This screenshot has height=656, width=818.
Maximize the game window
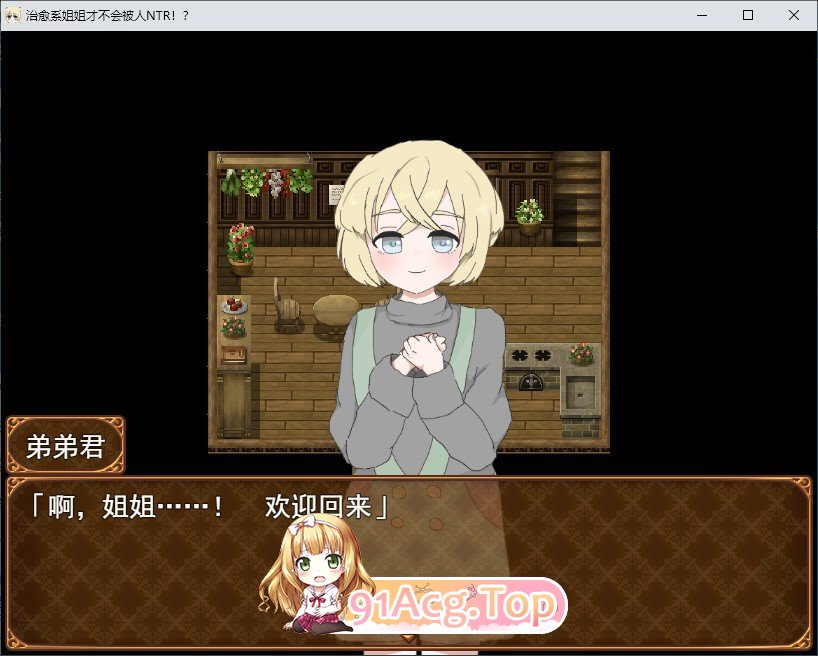tap(748, 15)
